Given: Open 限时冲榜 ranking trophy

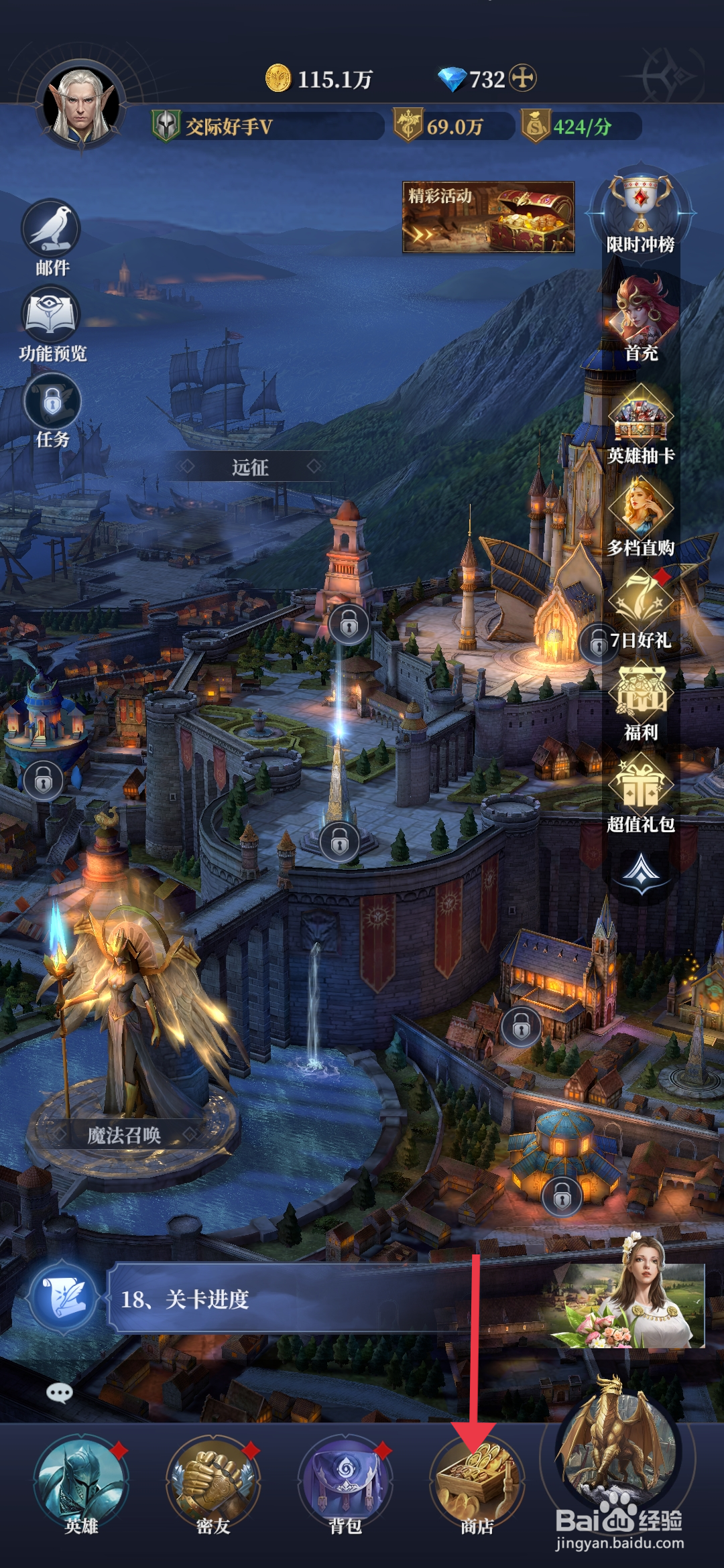Looking at the screenshot, I should 641,209.
